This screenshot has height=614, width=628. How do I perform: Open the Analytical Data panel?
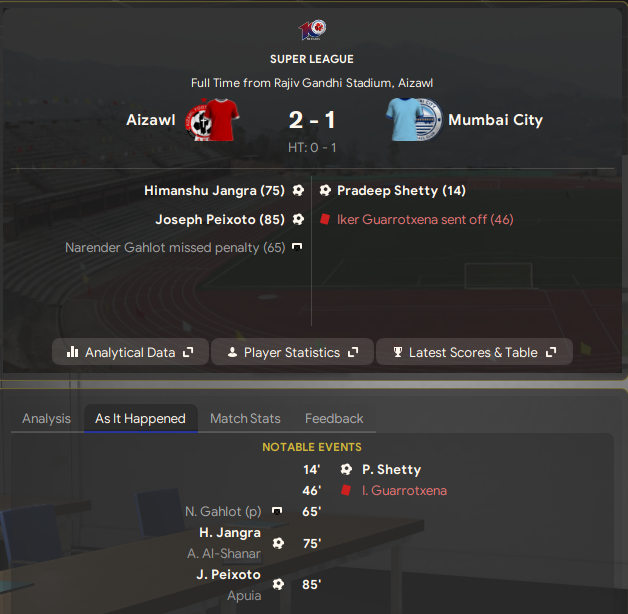[130, 352]
